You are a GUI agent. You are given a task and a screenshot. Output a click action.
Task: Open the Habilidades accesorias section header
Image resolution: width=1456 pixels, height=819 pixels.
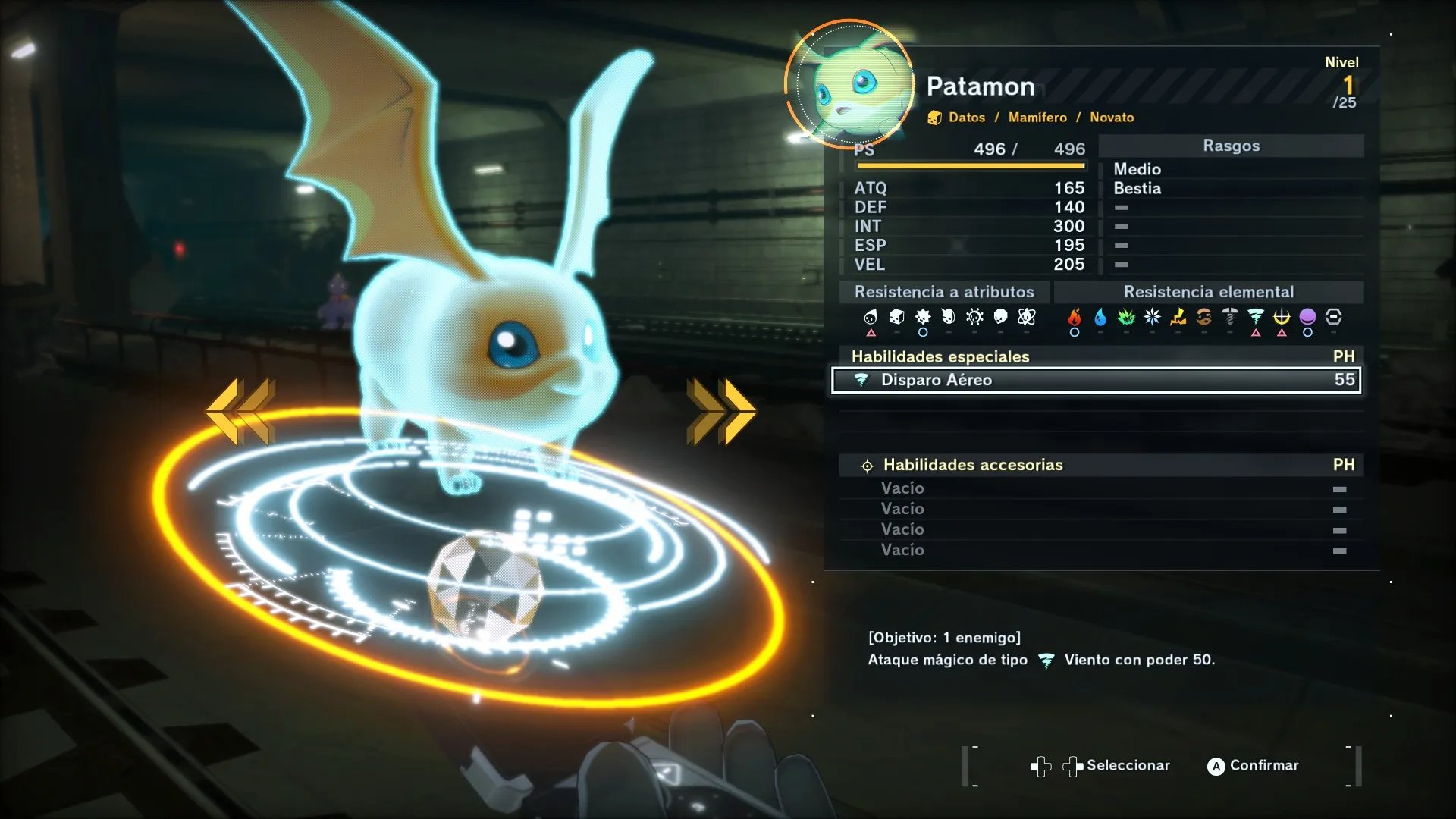(973, 465)
